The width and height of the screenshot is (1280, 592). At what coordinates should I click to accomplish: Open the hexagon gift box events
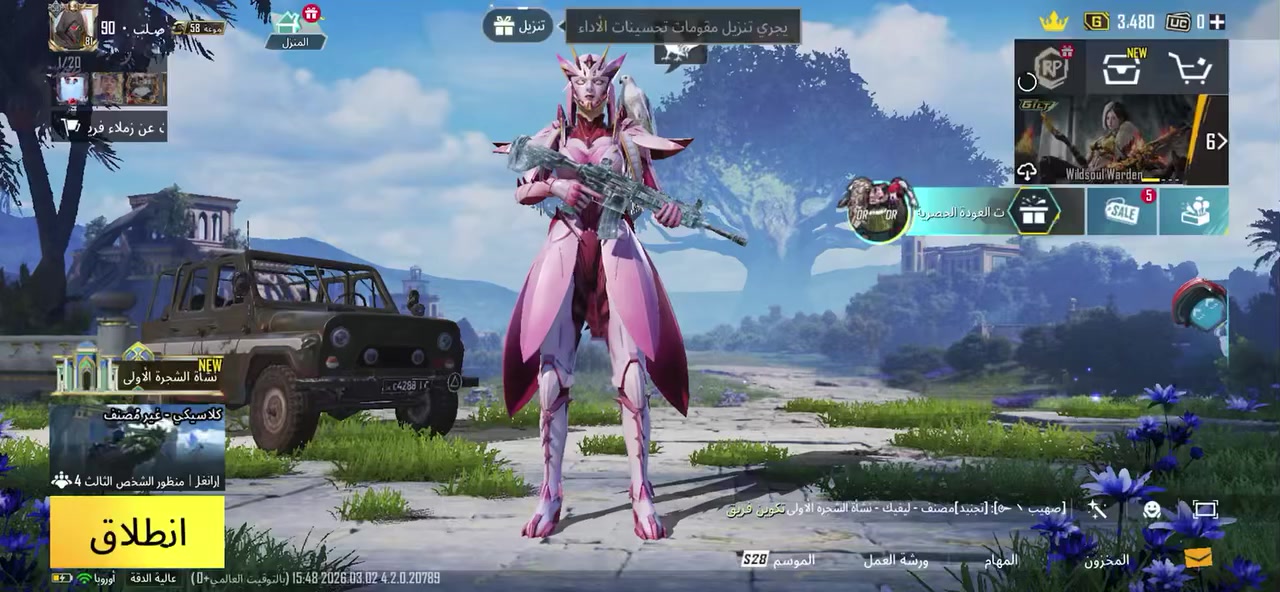point(1033,211)
